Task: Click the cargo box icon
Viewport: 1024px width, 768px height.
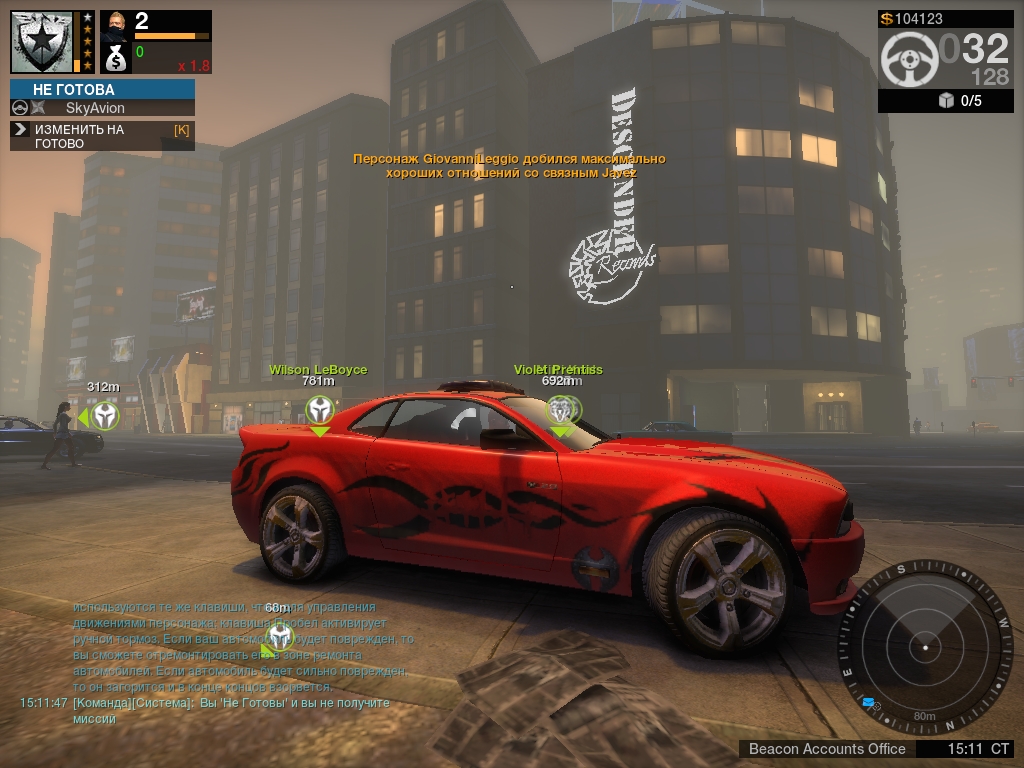Action: pos(946,101)
